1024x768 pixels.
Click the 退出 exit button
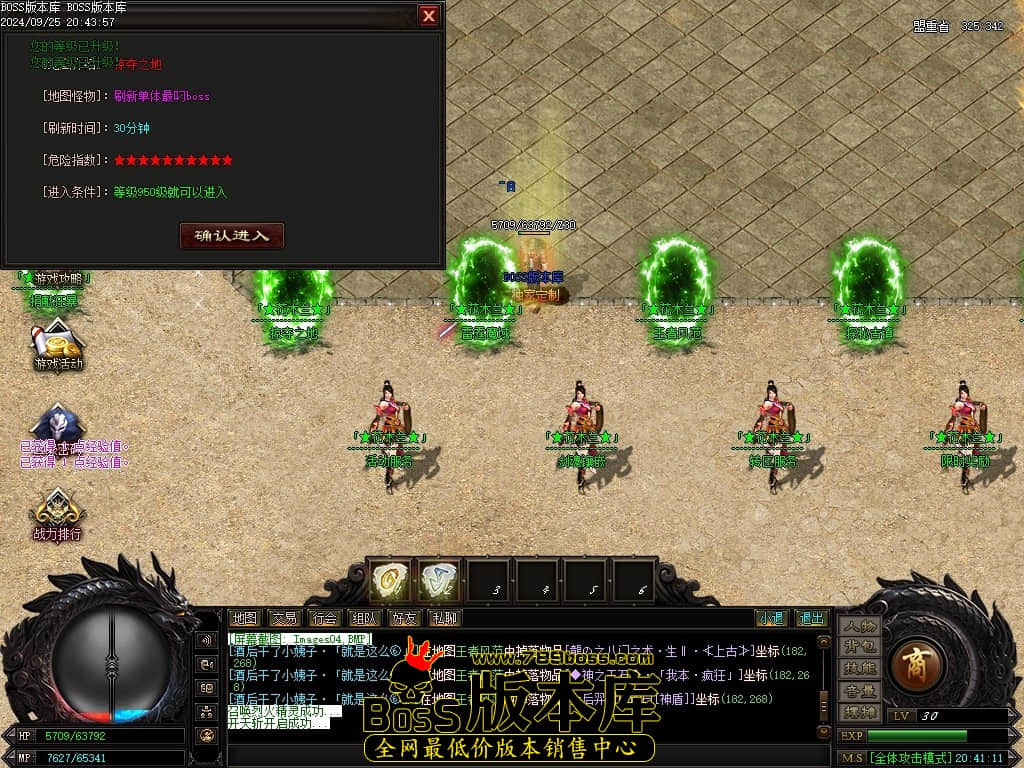[811, 618]
